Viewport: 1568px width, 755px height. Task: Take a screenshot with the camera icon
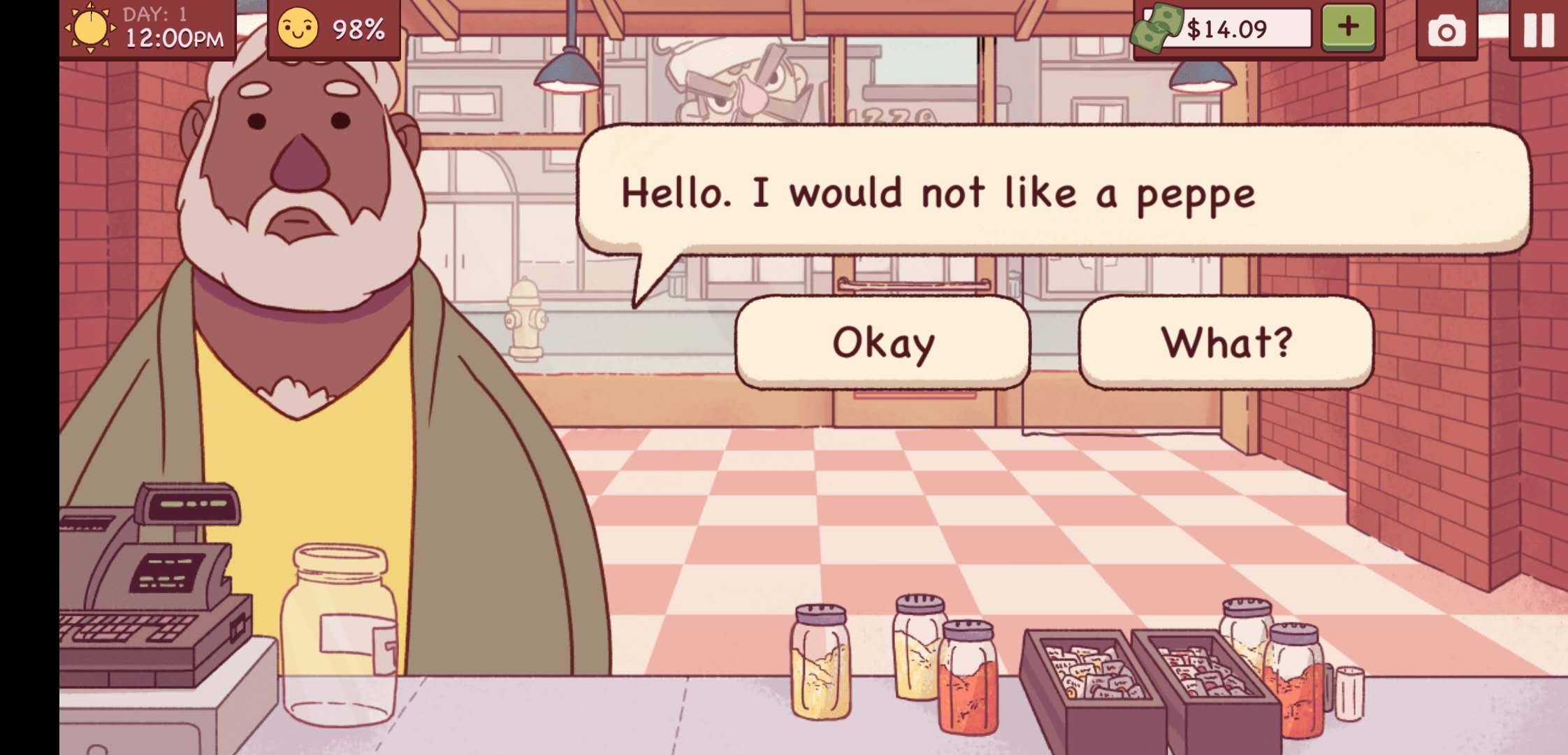point(1446,31)
